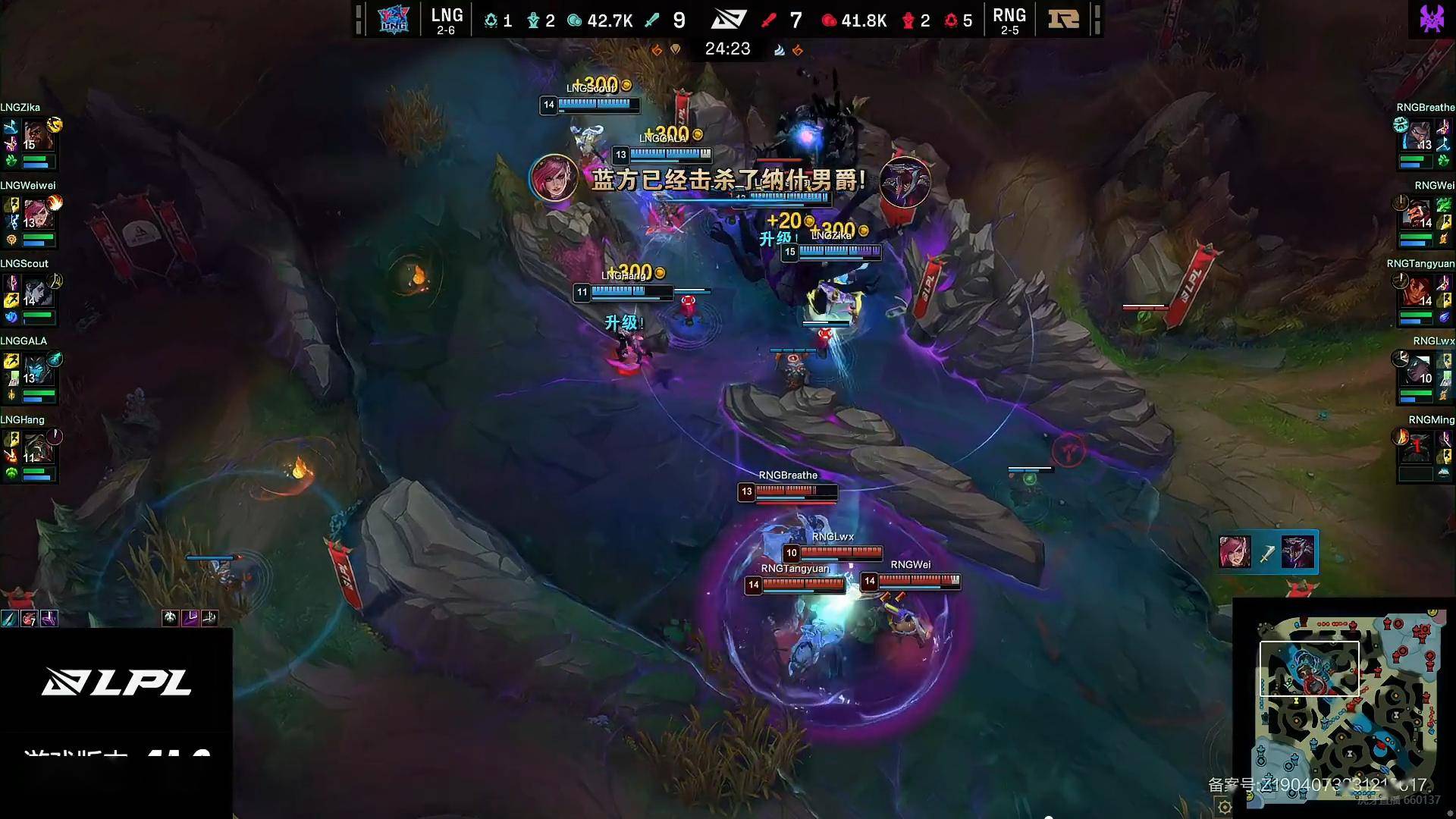The height and width of the screenshot is (819, 1456).
Task: Choose RNGTangyuan's champion portrait
Action: coord(1420,293)
